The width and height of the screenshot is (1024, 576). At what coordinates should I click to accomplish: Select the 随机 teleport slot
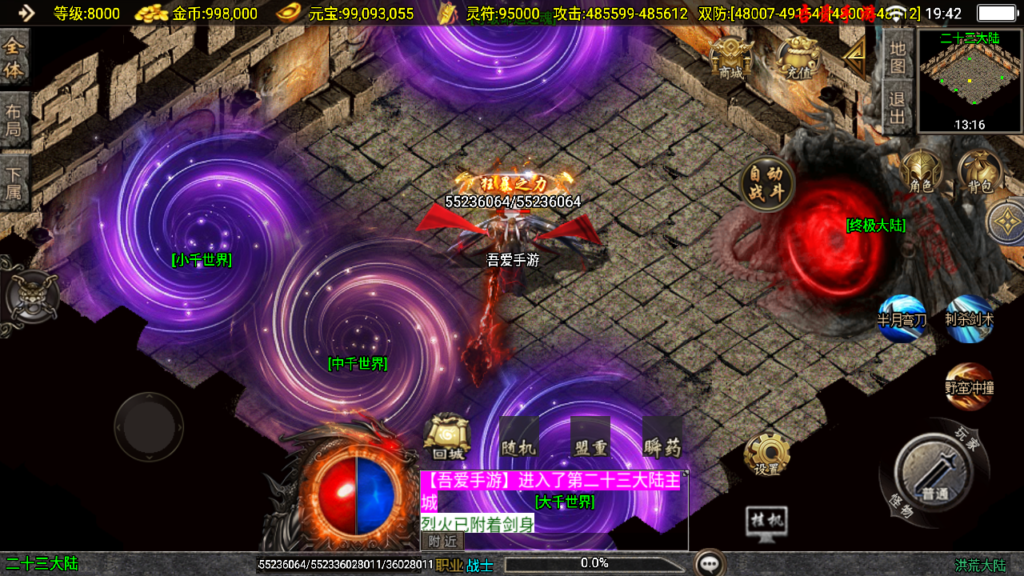(x=519, y=438)
